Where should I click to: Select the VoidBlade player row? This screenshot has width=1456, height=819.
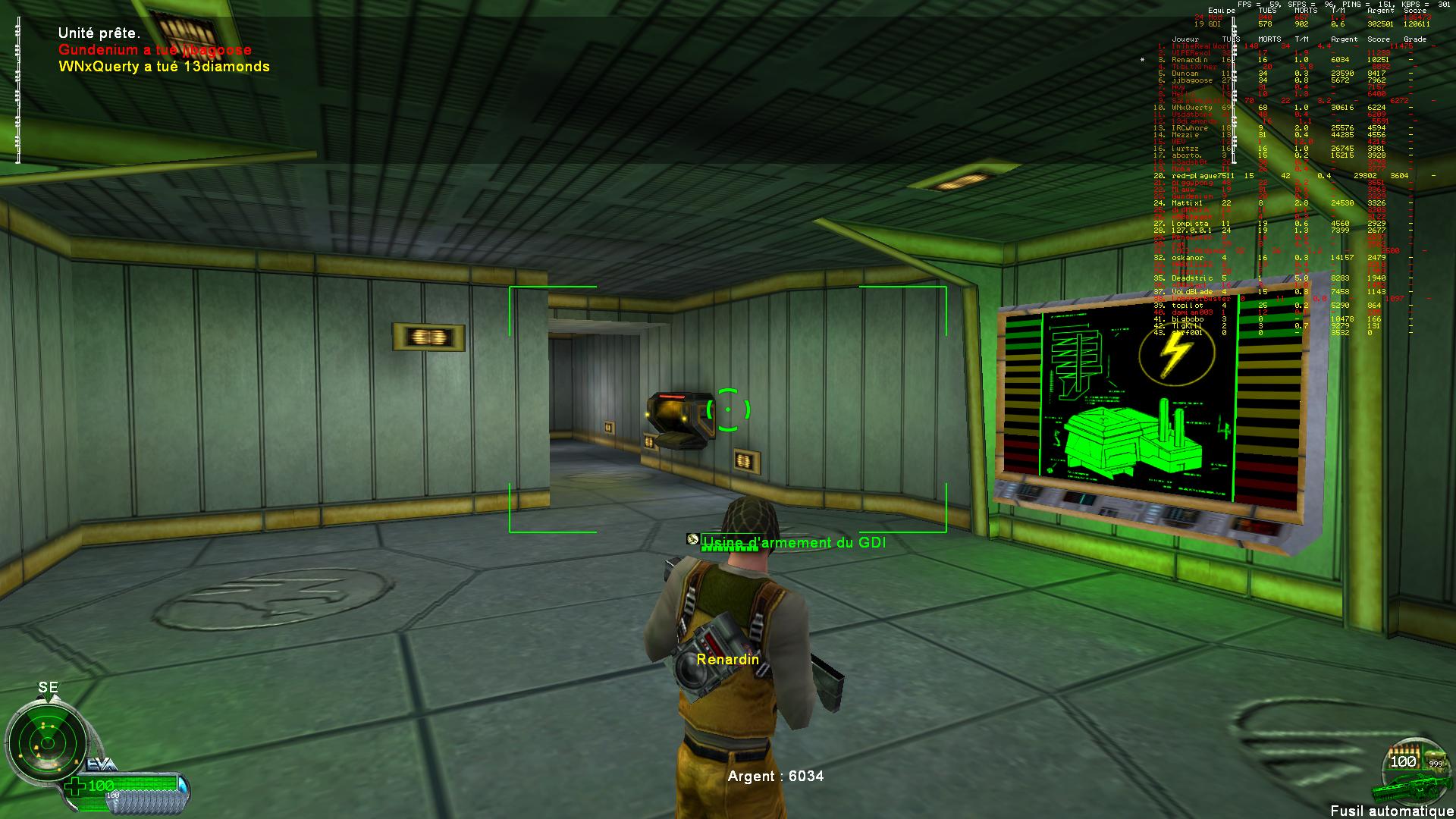point(1192,292)
